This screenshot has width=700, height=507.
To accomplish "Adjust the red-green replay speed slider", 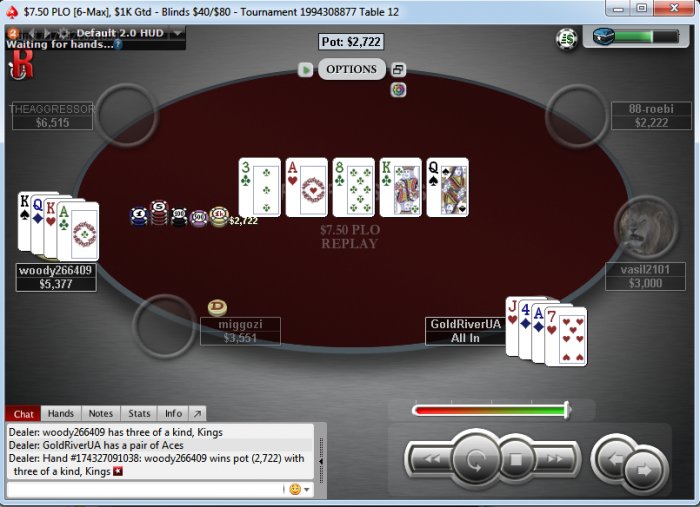I will coord(566,409).
